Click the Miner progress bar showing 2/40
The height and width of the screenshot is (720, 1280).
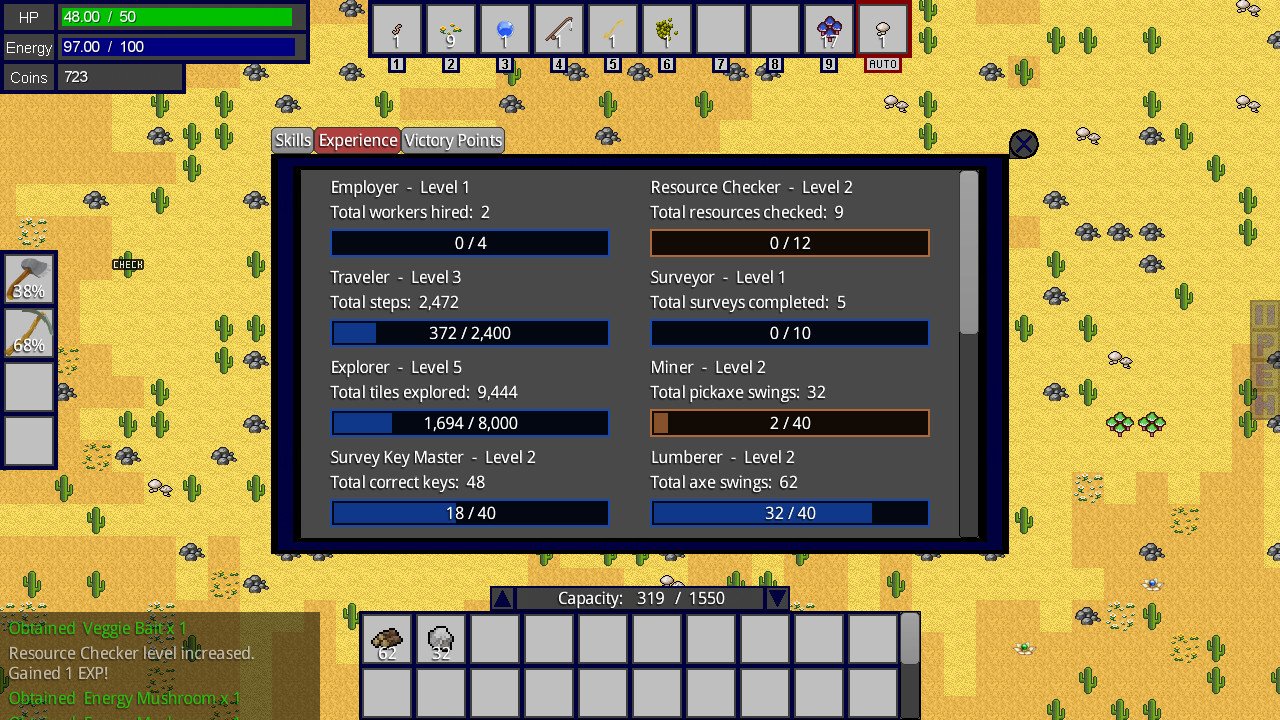coord(790,423)
